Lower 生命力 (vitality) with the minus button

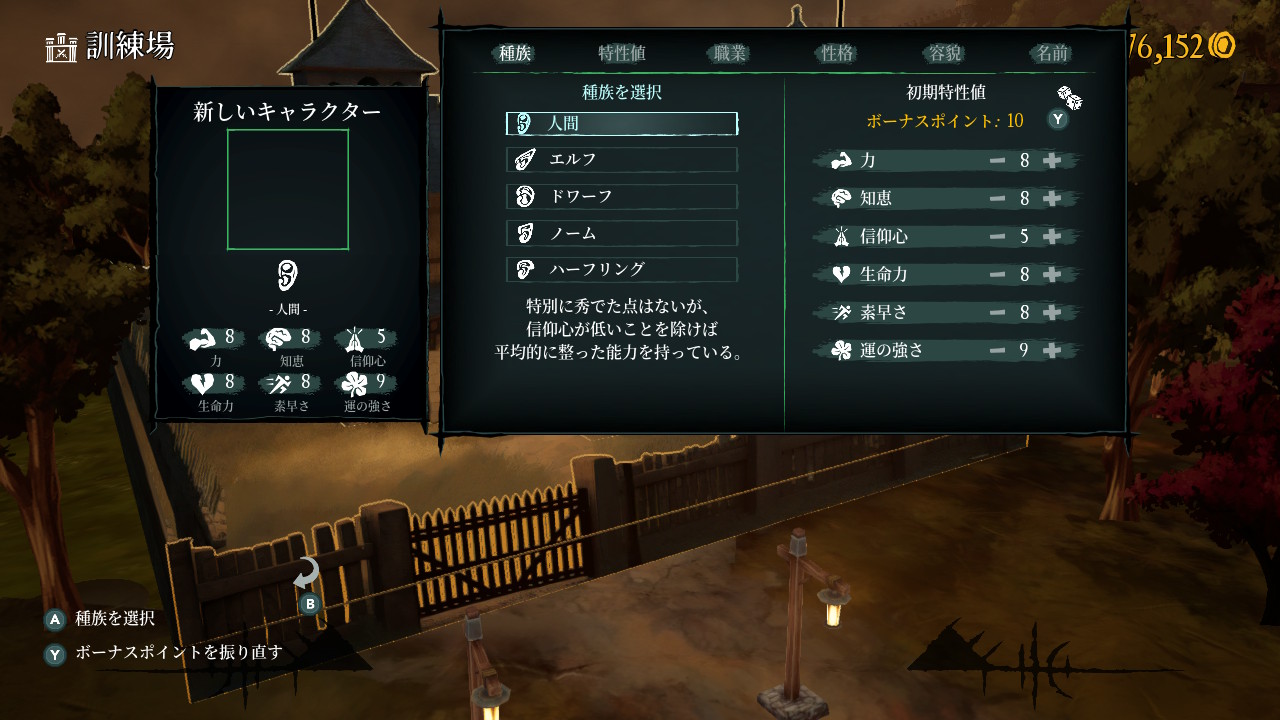point(997,275)
